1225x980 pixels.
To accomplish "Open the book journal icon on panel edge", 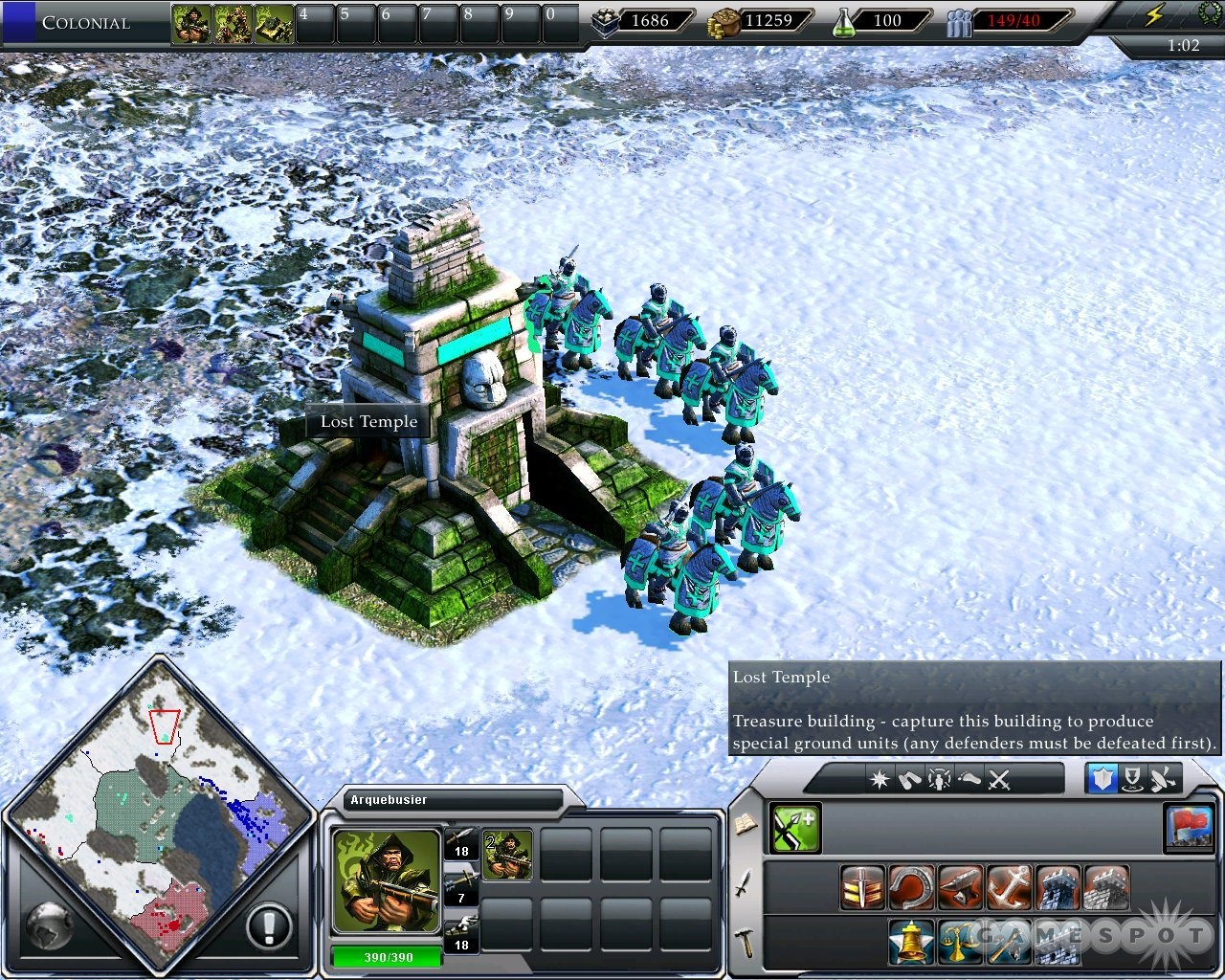I will 745,824.
